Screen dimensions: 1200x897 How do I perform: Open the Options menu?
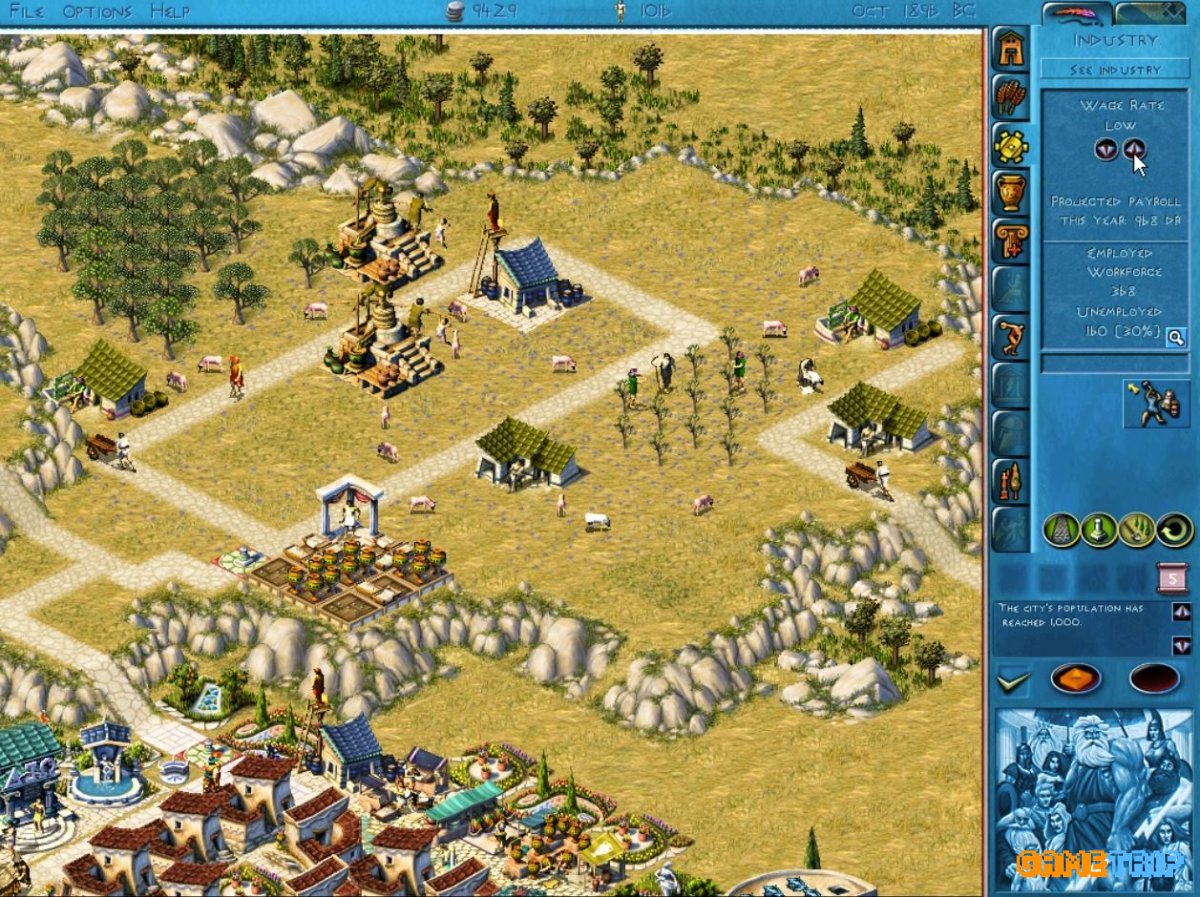(97, 12)
